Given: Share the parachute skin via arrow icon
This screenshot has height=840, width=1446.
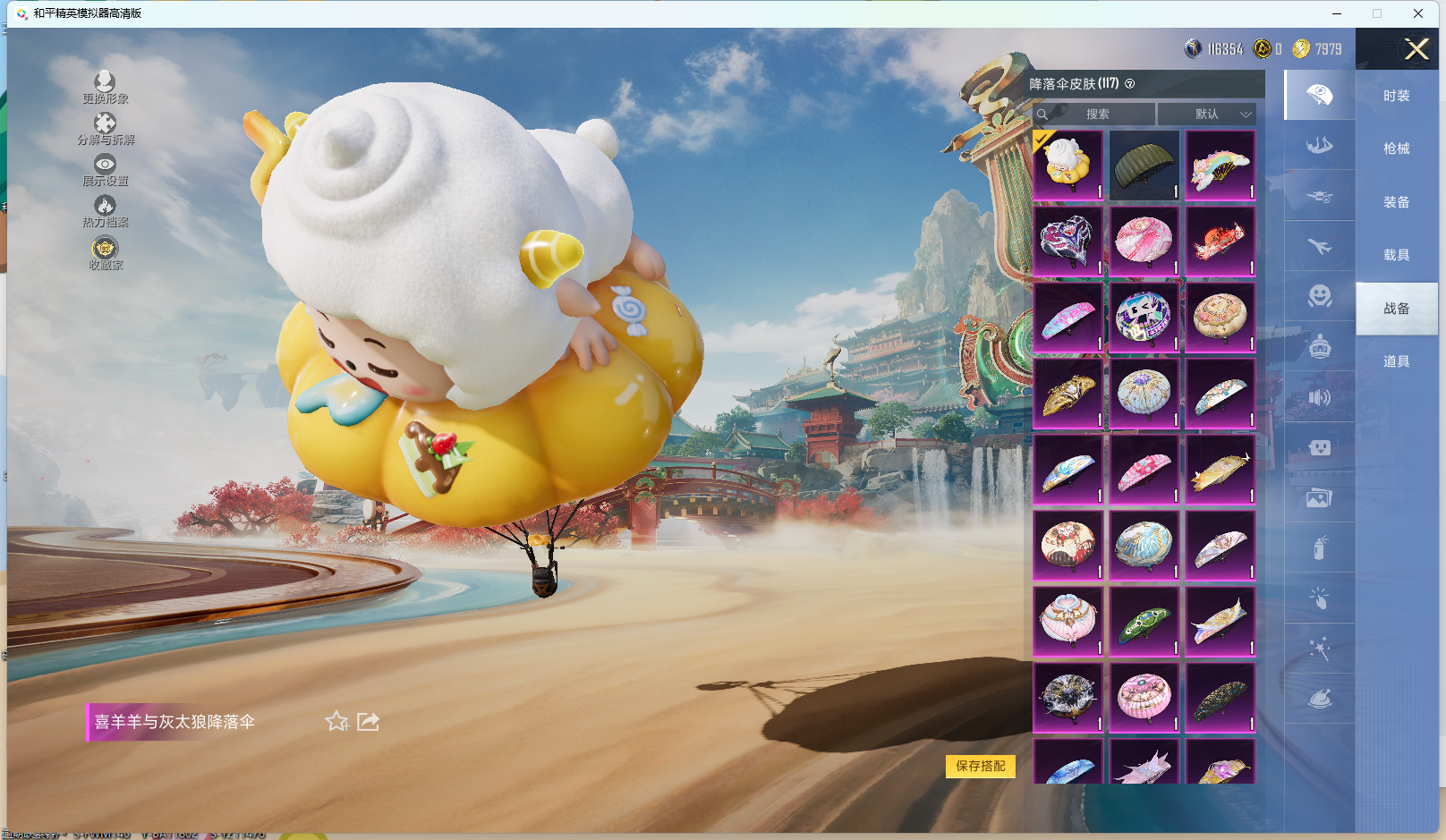Looking at the screenshot, I should tap(368, 722).
